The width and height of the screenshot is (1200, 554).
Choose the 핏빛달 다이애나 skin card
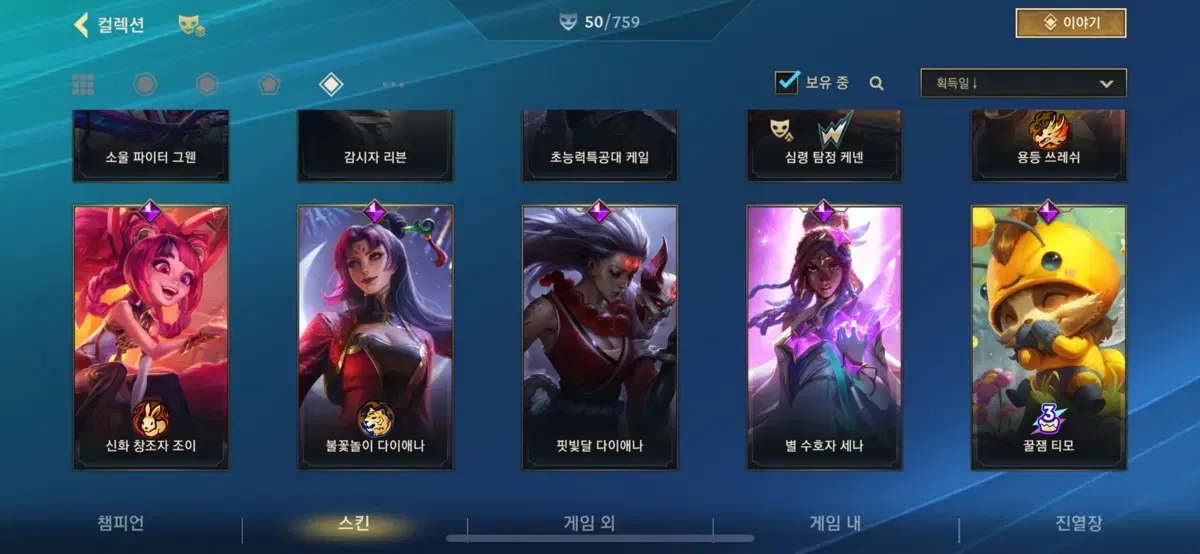[599, 336]
